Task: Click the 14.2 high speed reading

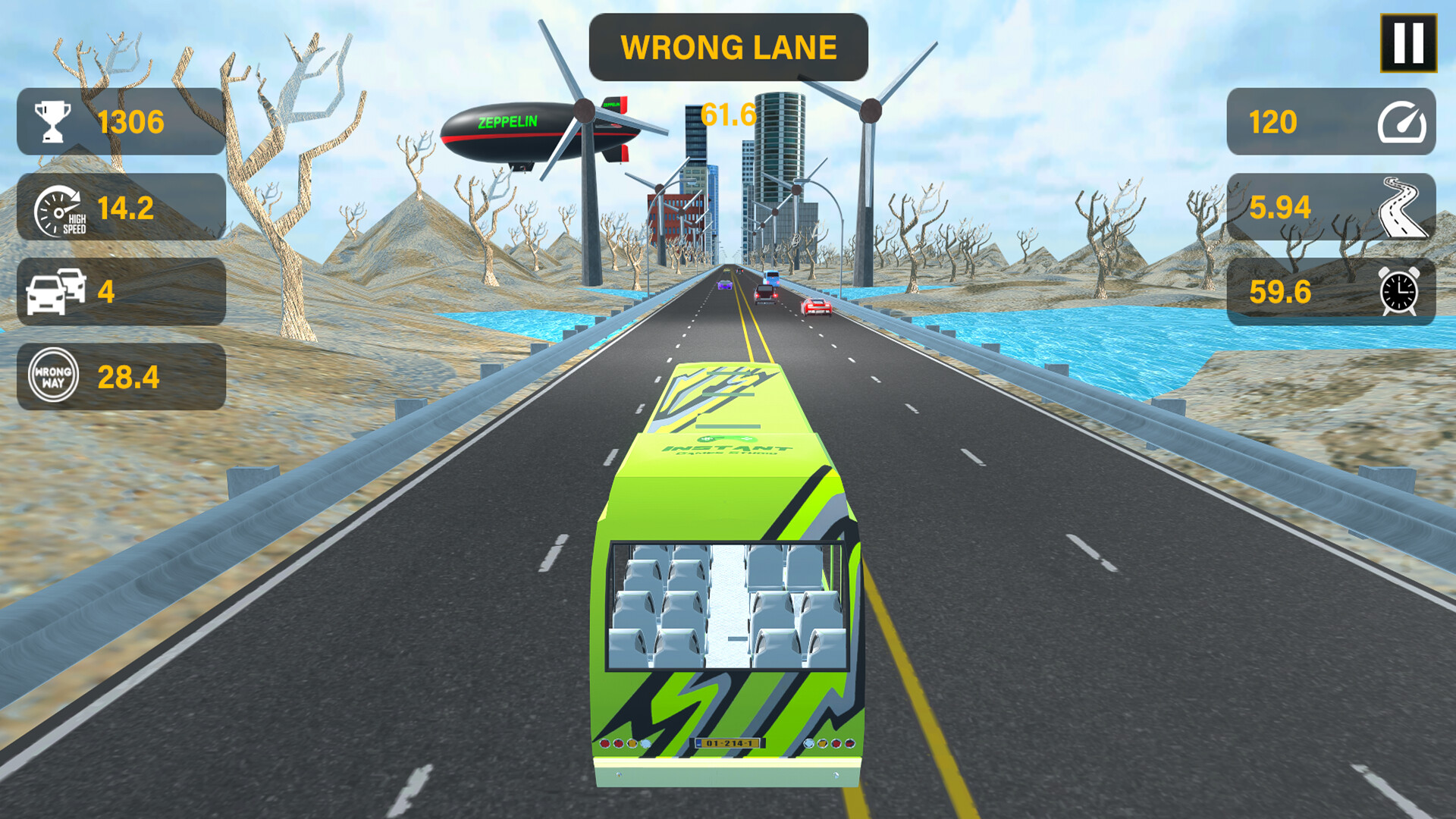Action: pyautogui.click(x=125, y=209)
